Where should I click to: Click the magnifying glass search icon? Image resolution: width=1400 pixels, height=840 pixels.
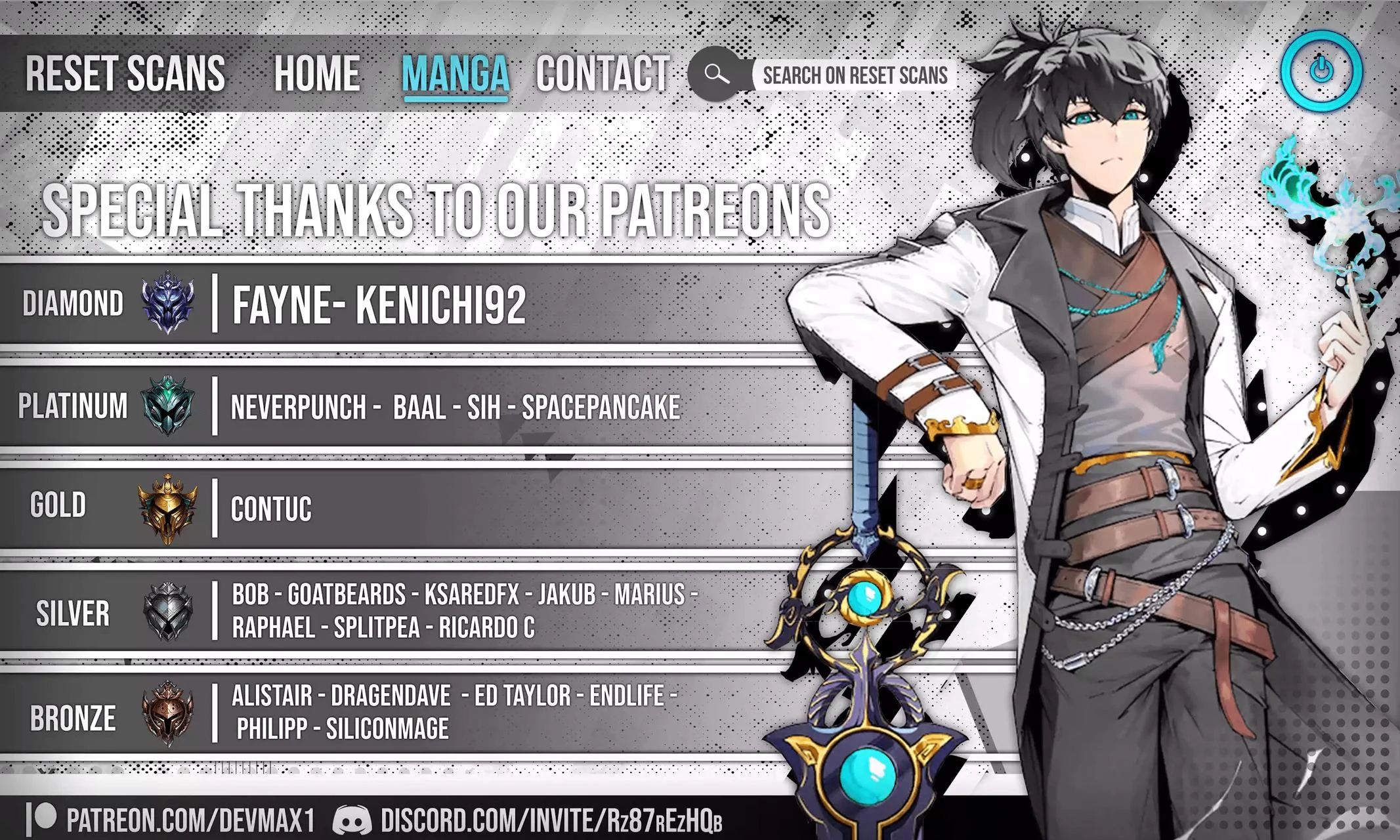(x=716, y=74)
